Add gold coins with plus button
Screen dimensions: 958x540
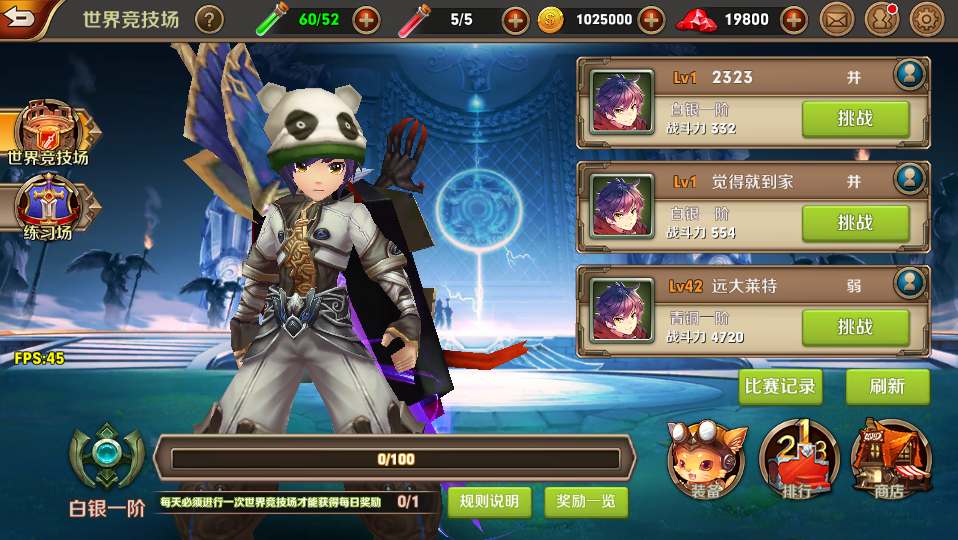(651, 19)
